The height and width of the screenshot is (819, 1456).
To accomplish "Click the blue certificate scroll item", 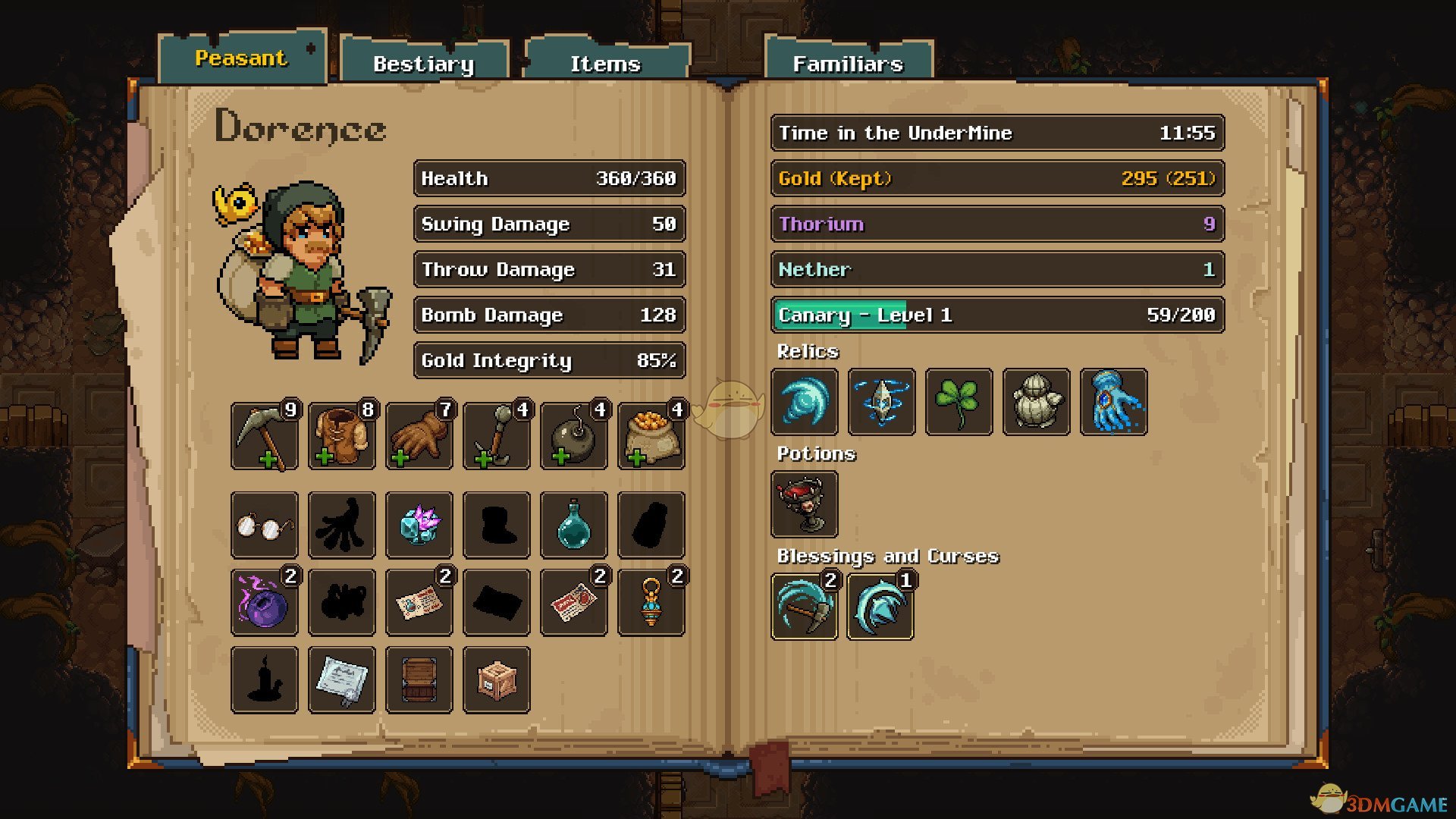I will coord(342,680).
